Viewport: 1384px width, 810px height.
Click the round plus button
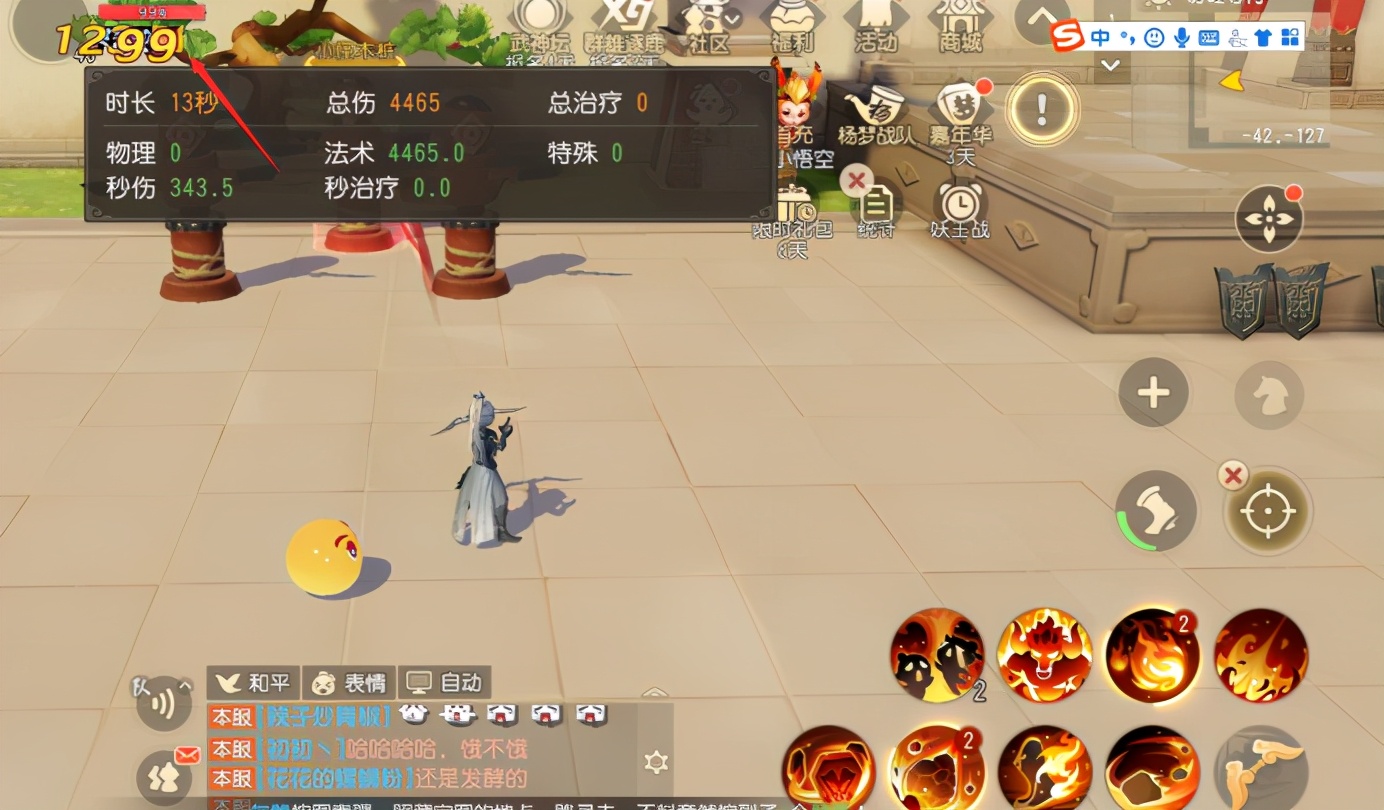point(1153,393)
